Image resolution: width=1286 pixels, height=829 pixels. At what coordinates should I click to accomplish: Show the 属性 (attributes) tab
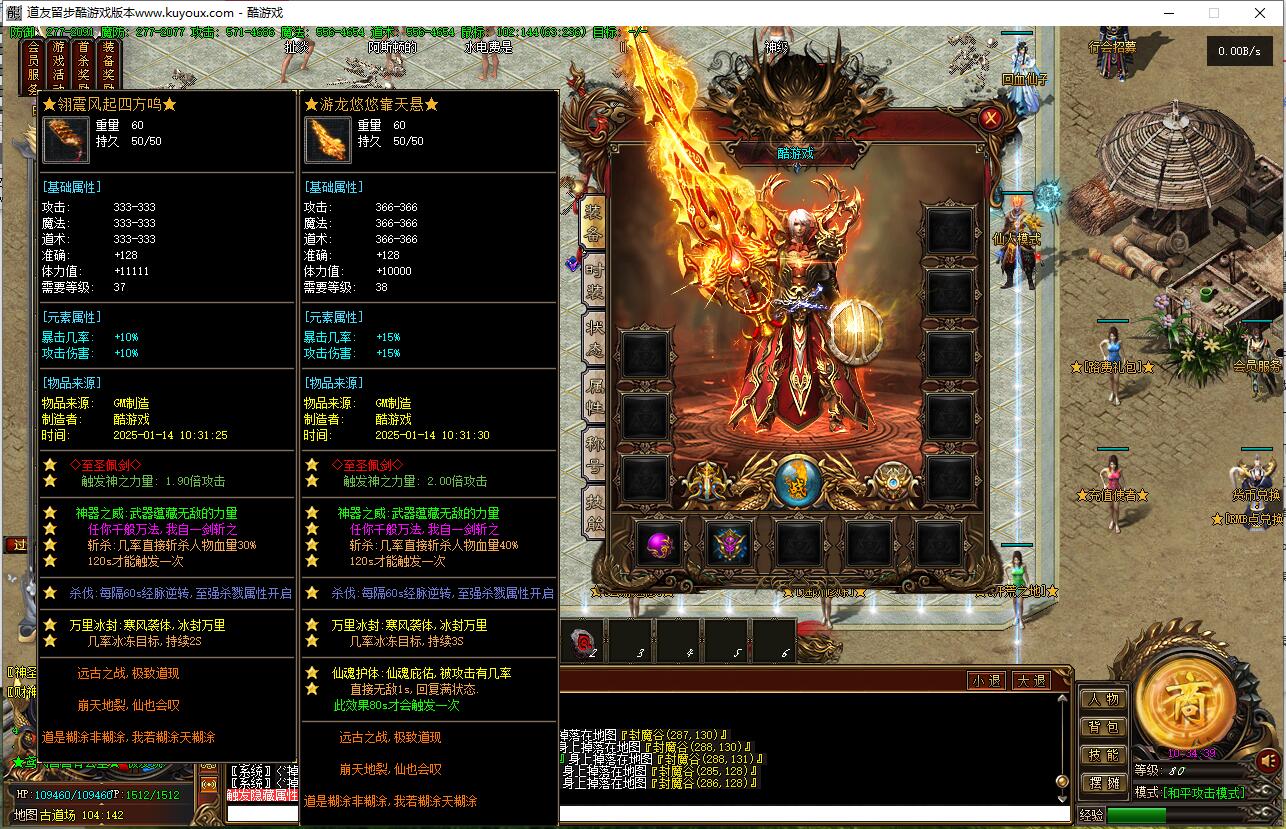(x=594, y=394)
